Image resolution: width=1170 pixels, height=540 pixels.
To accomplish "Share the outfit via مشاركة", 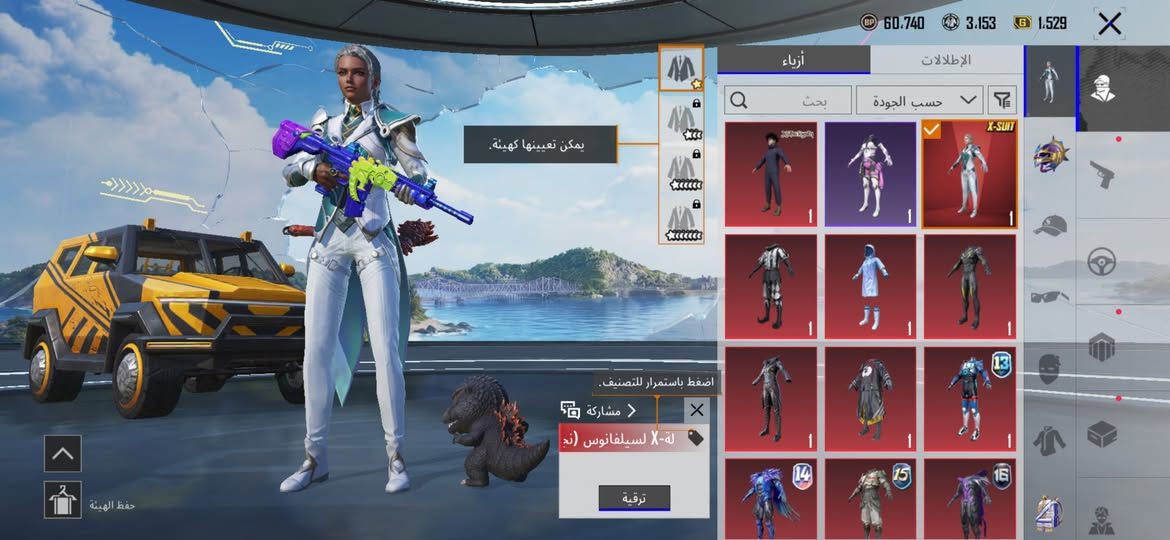I will [598, 410].
